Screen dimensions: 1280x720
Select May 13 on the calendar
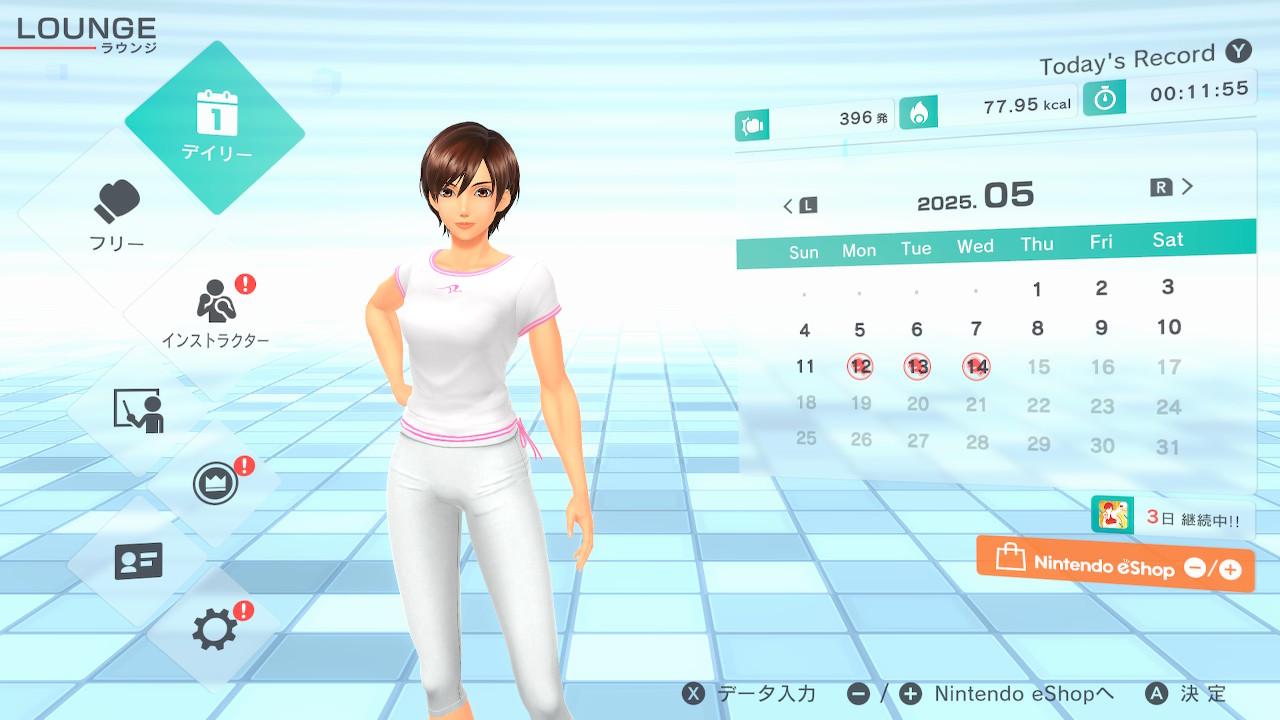(917, 367)
